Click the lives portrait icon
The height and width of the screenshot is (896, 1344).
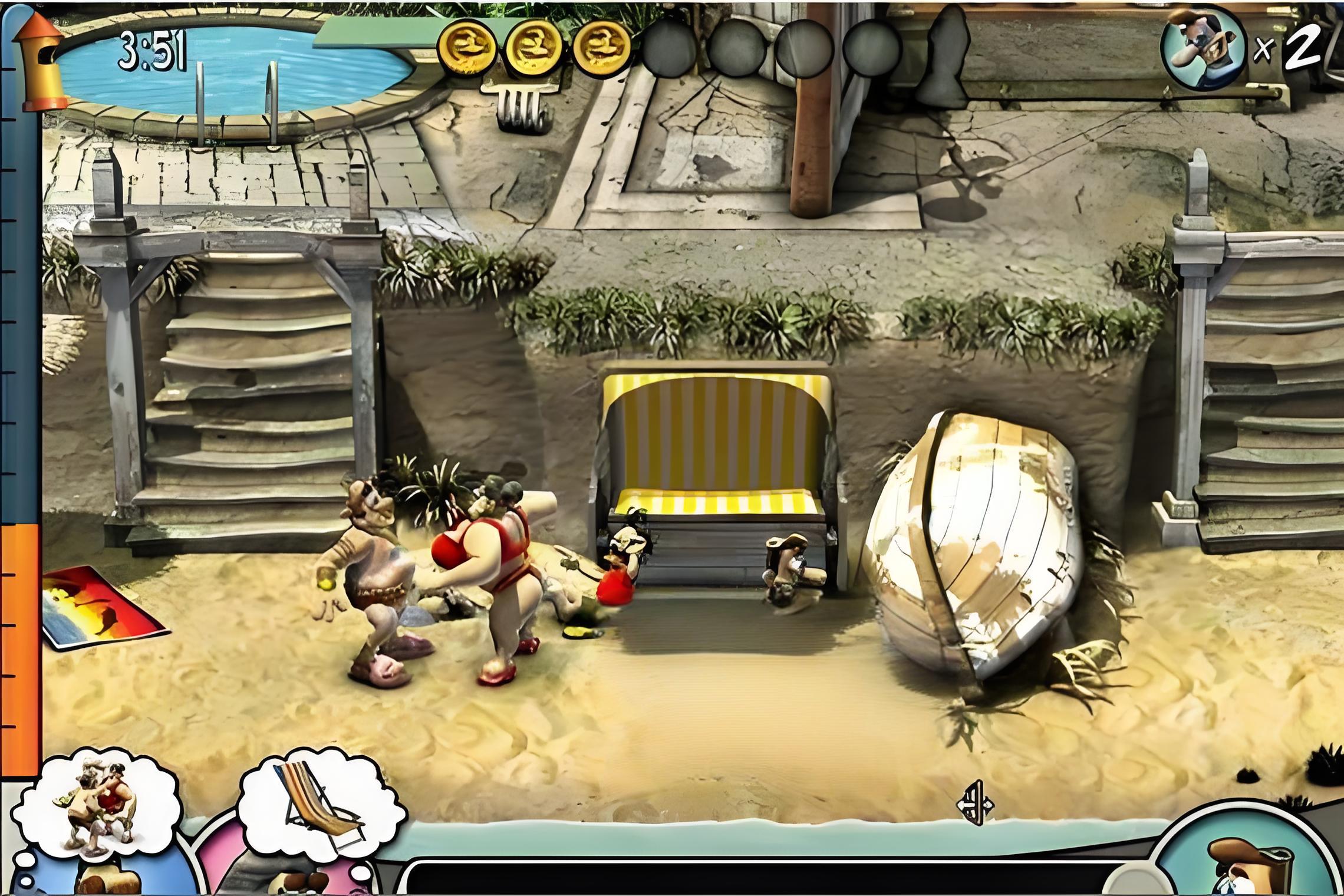(x=1203, y=49)
